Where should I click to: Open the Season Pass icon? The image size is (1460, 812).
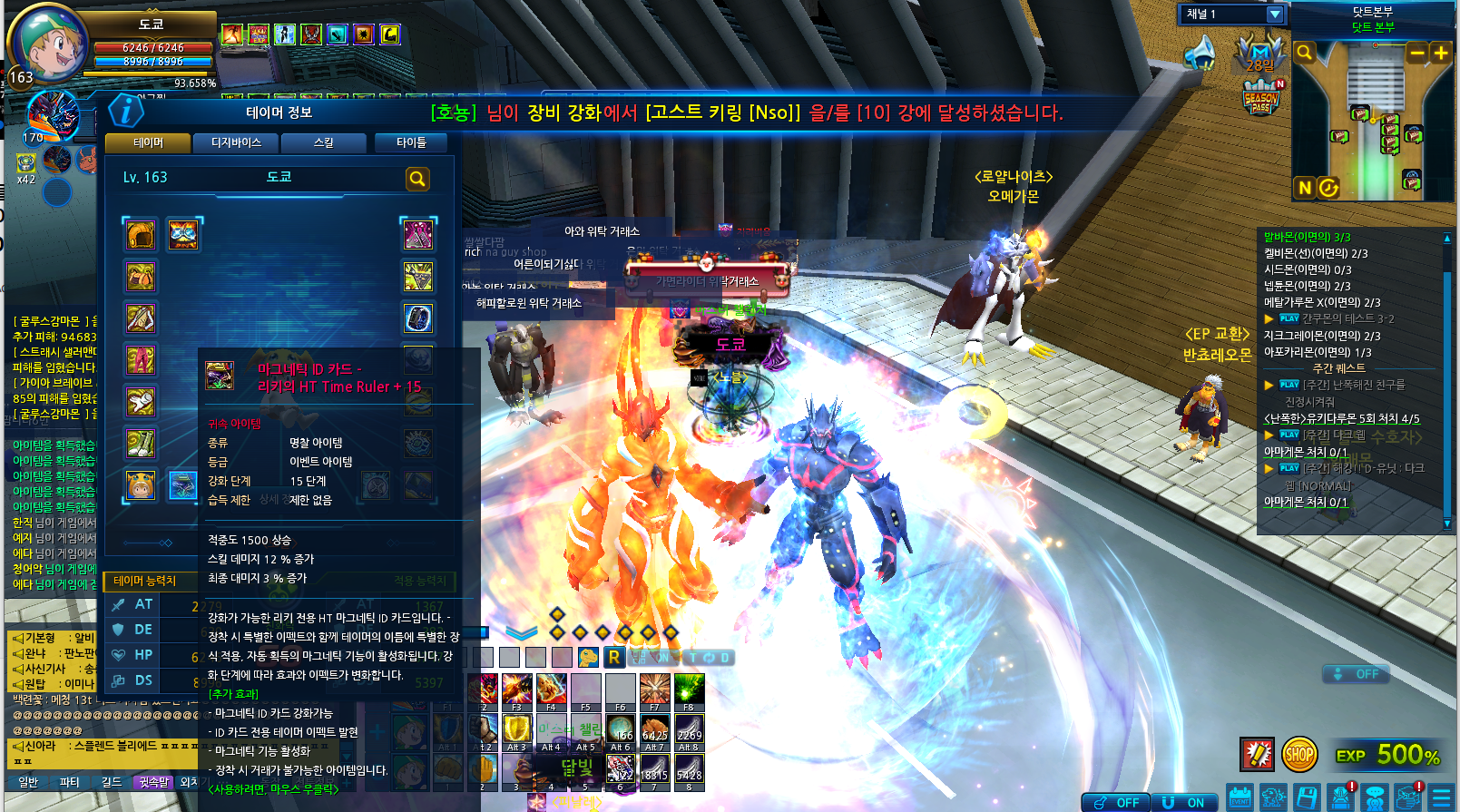(x=1261, y=97)
